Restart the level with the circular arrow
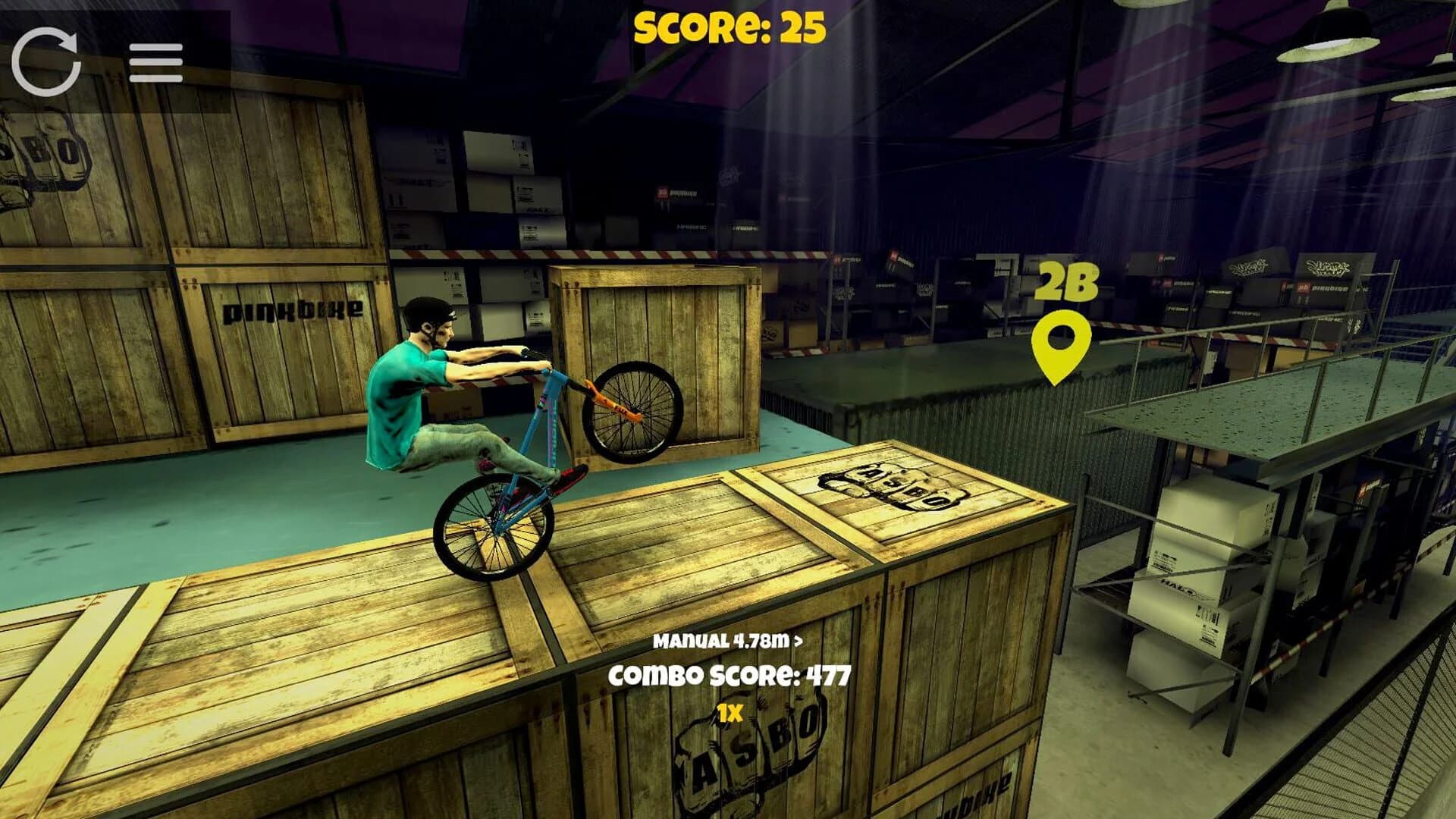Viewport: 1456px width, 819px height. (x=46, y=61)
